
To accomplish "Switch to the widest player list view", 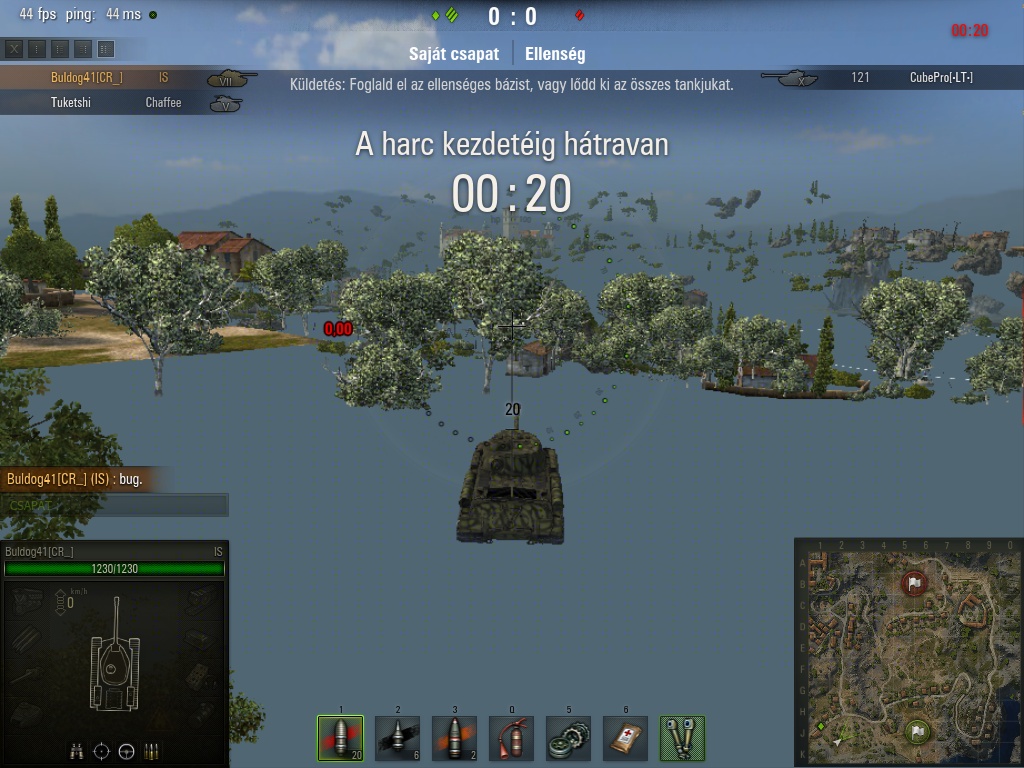I will [106, 48].
